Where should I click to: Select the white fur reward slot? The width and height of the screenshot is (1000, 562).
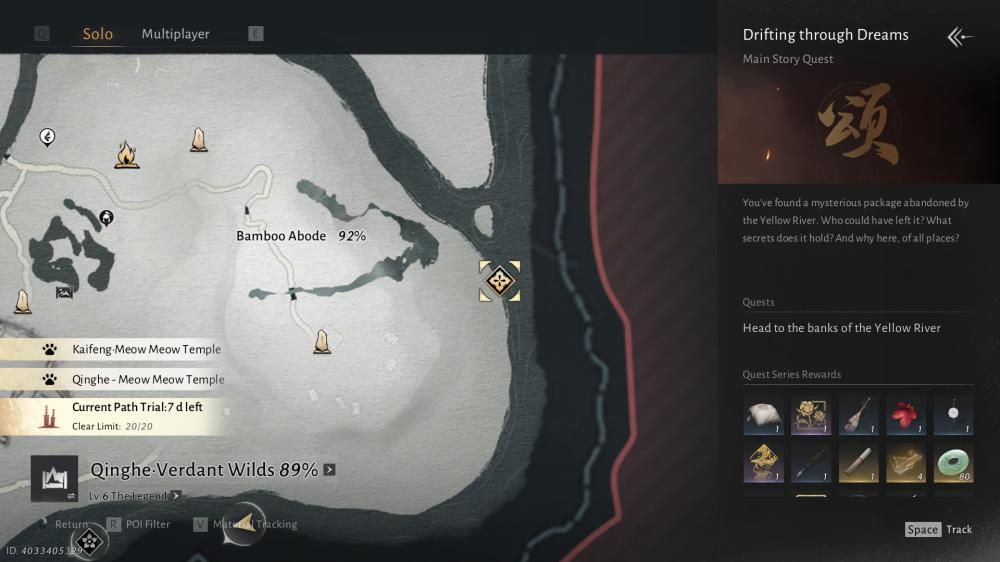(763, 416)
